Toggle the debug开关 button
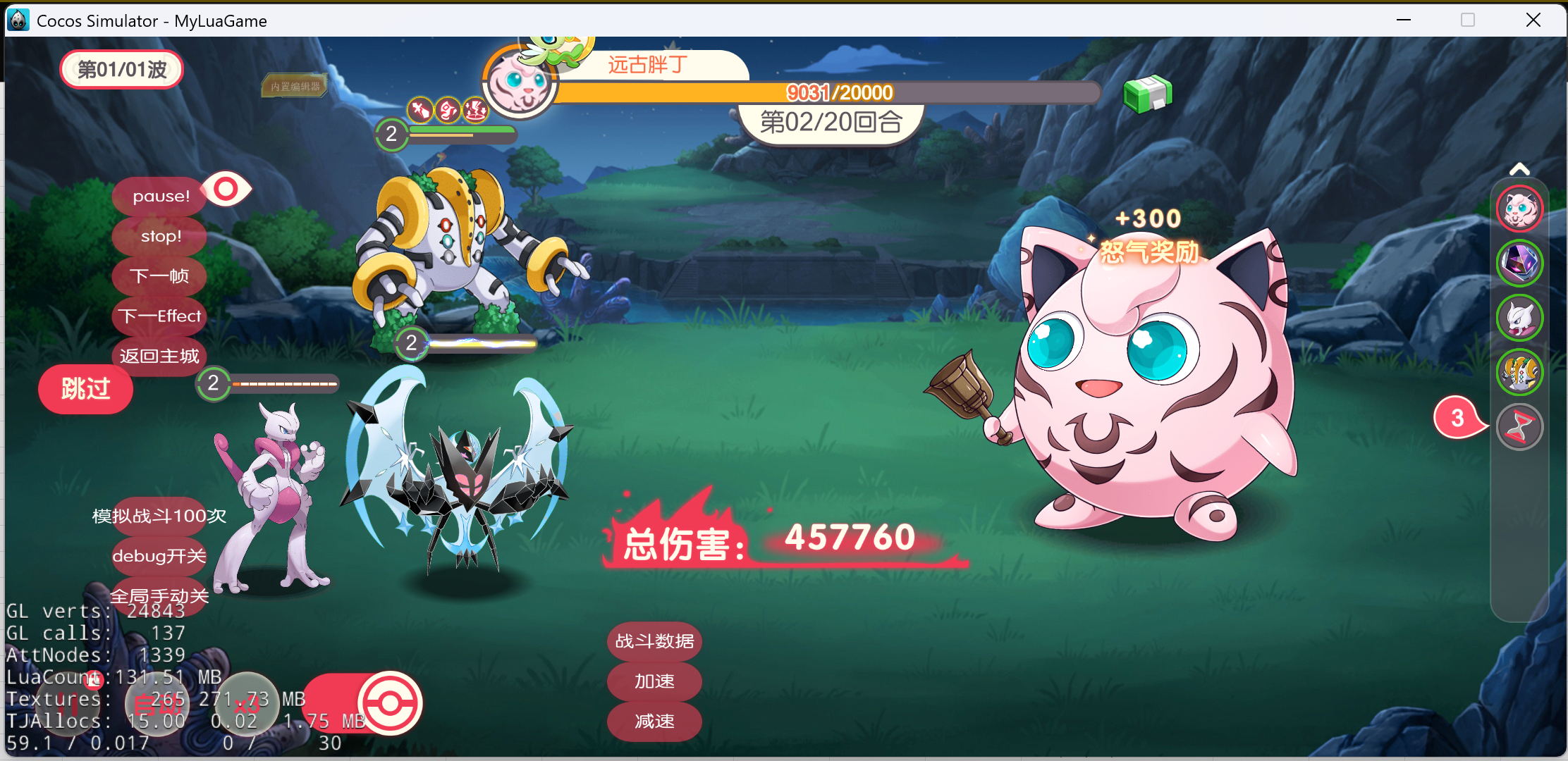 (159, 556)
